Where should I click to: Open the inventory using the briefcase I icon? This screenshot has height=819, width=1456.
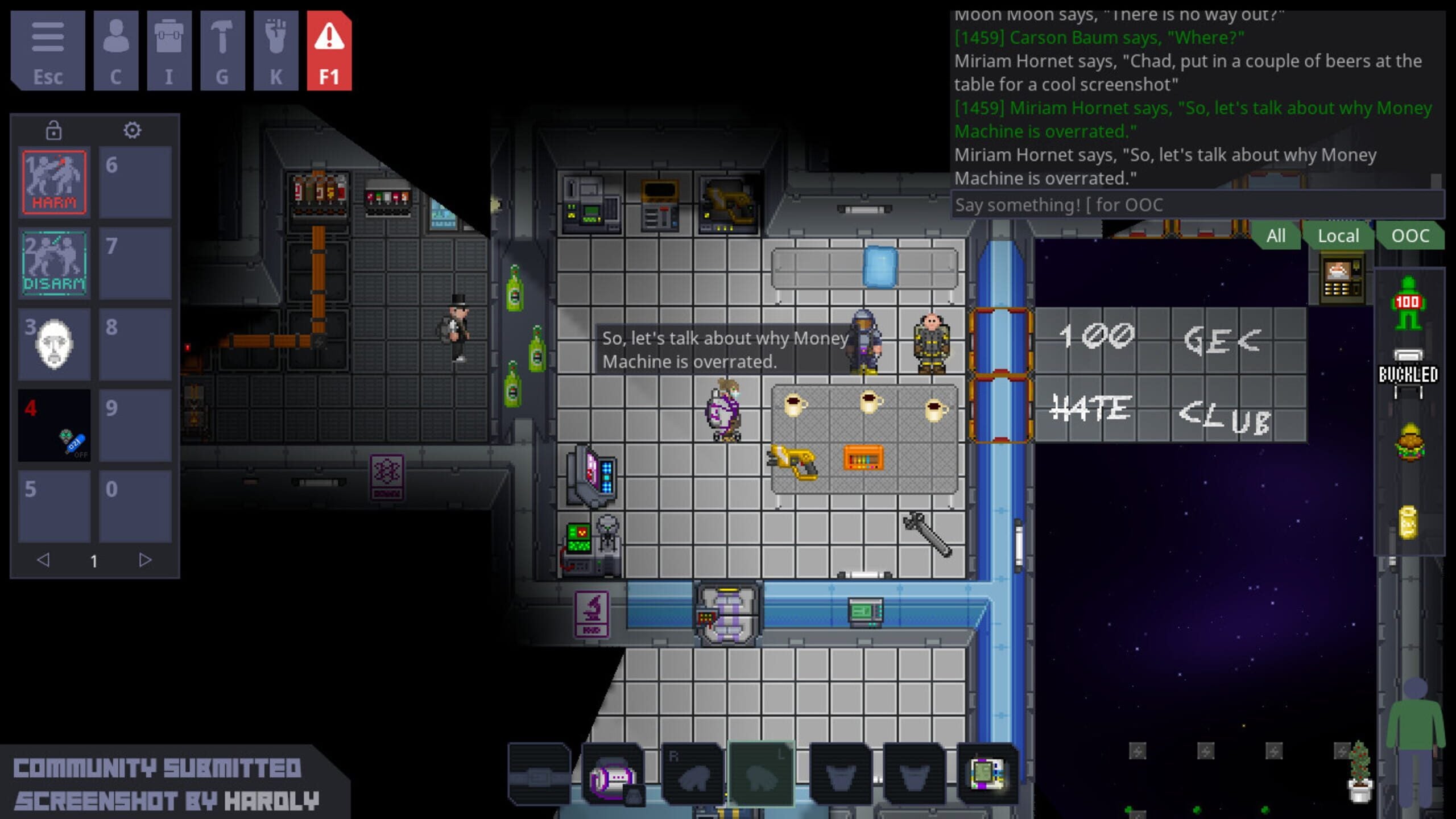click(168, 51)
